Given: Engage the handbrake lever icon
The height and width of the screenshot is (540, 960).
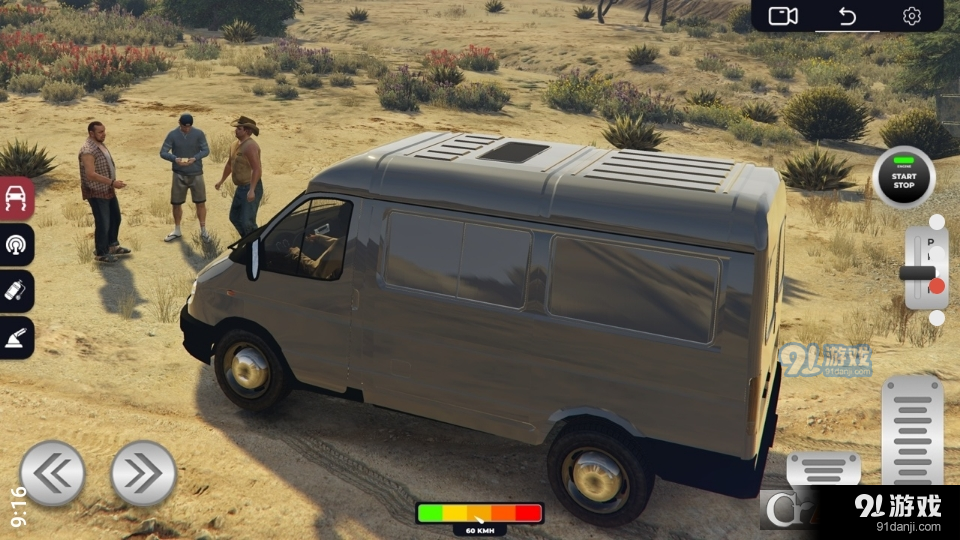Looking at the screenshot, I should tap(17, 337).
